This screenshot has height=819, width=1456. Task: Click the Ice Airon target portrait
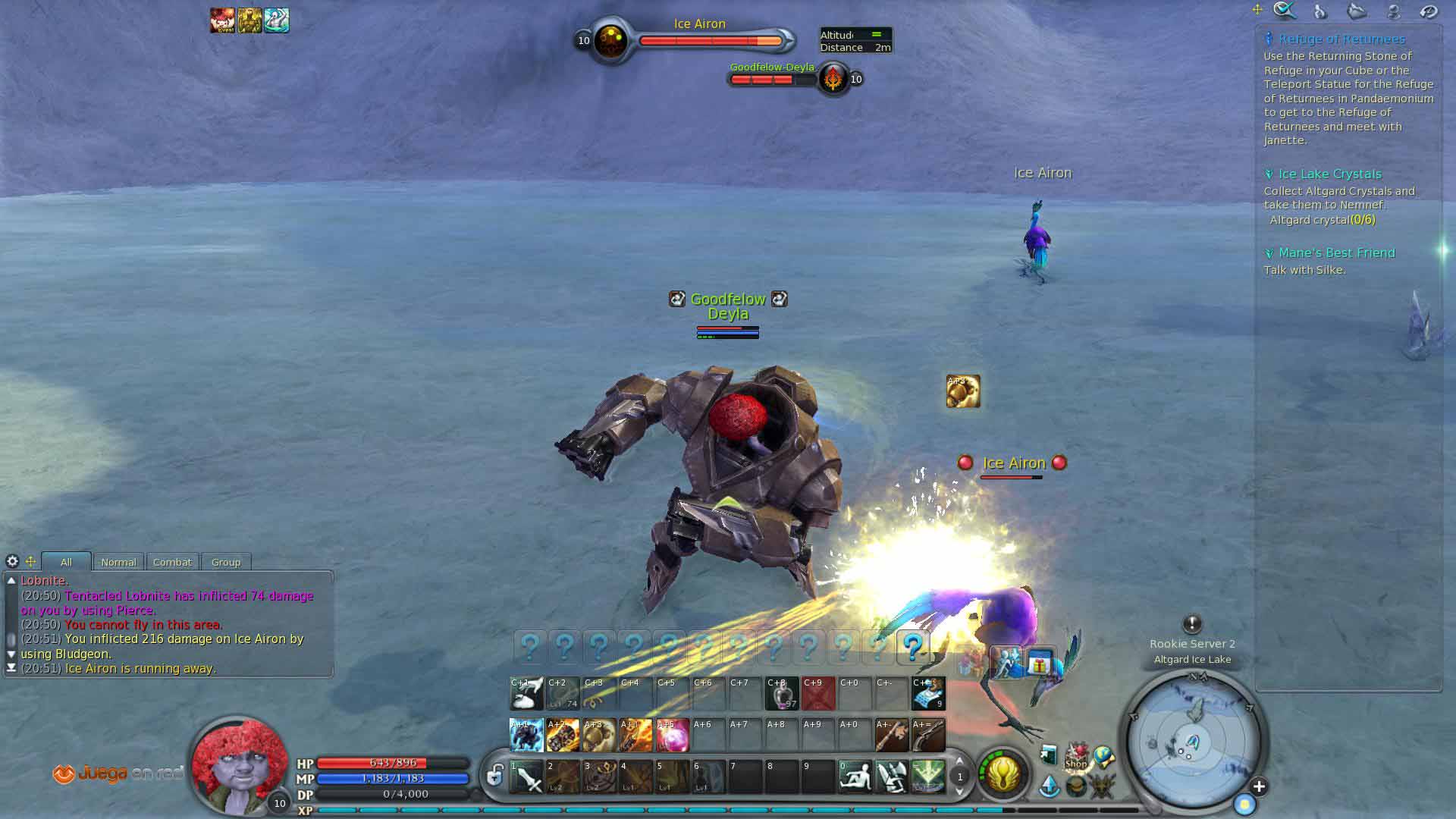610,41
